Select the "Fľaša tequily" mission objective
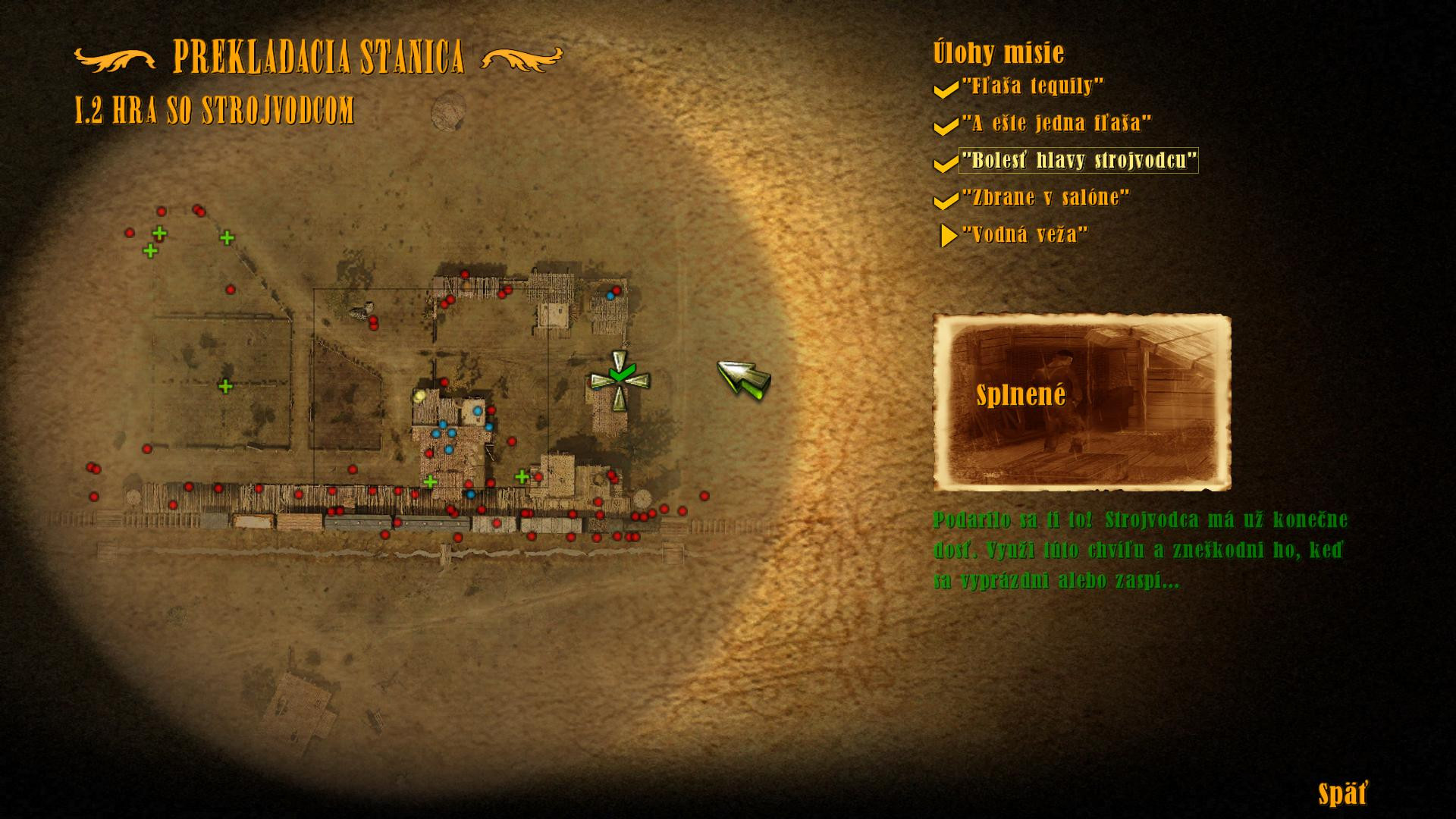Viewport: 1456px width, 819px height. [x=1032, y=86]
